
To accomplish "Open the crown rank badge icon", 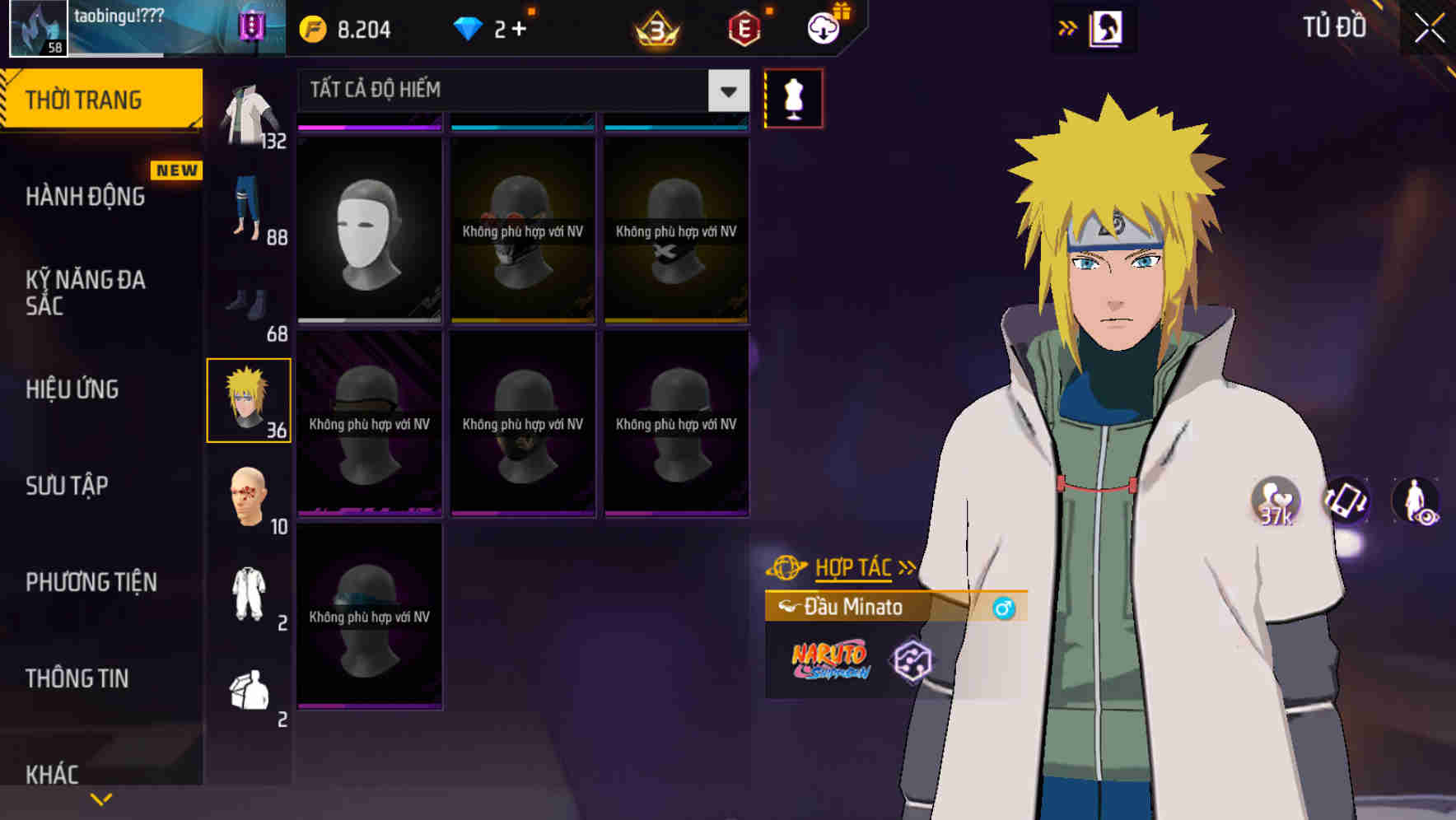I will point(653,29).
